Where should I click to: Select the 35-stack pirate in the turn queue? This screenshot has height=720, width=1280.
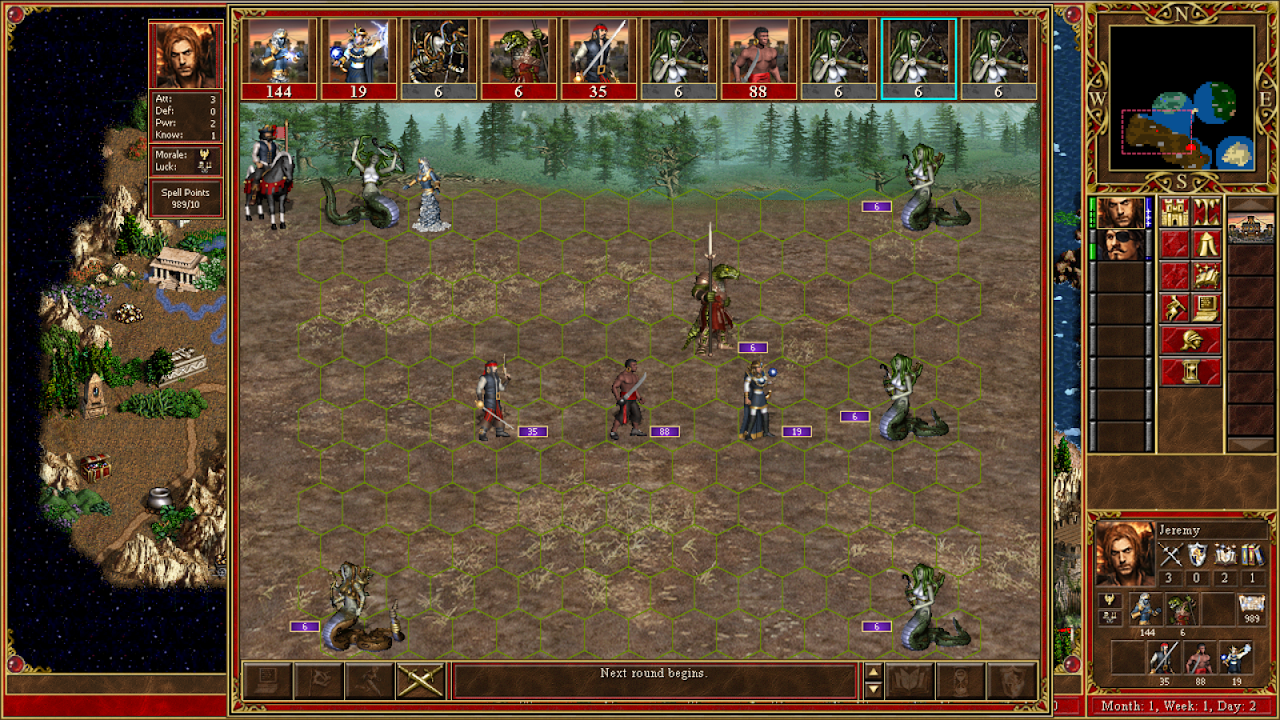[599, 58]
